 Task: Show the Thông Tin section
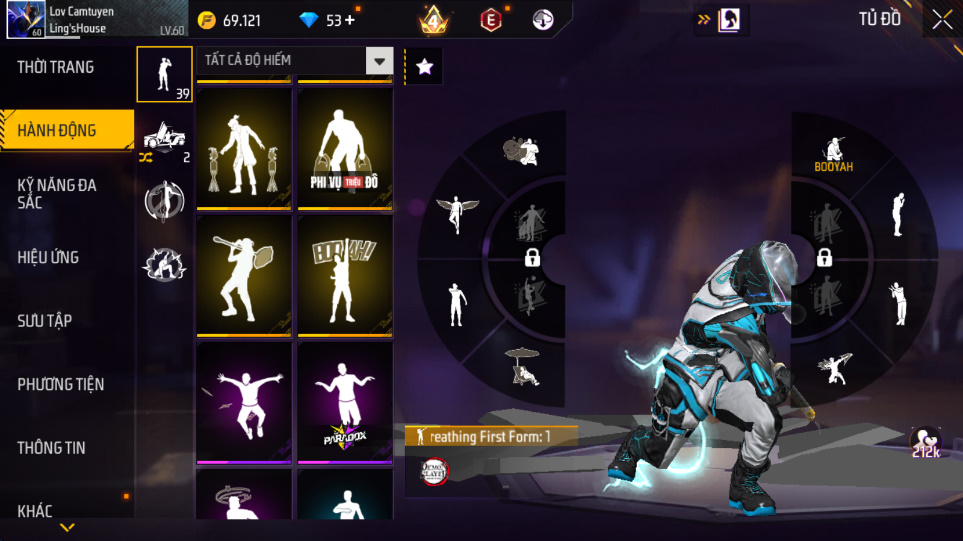(x=51, y=447)
